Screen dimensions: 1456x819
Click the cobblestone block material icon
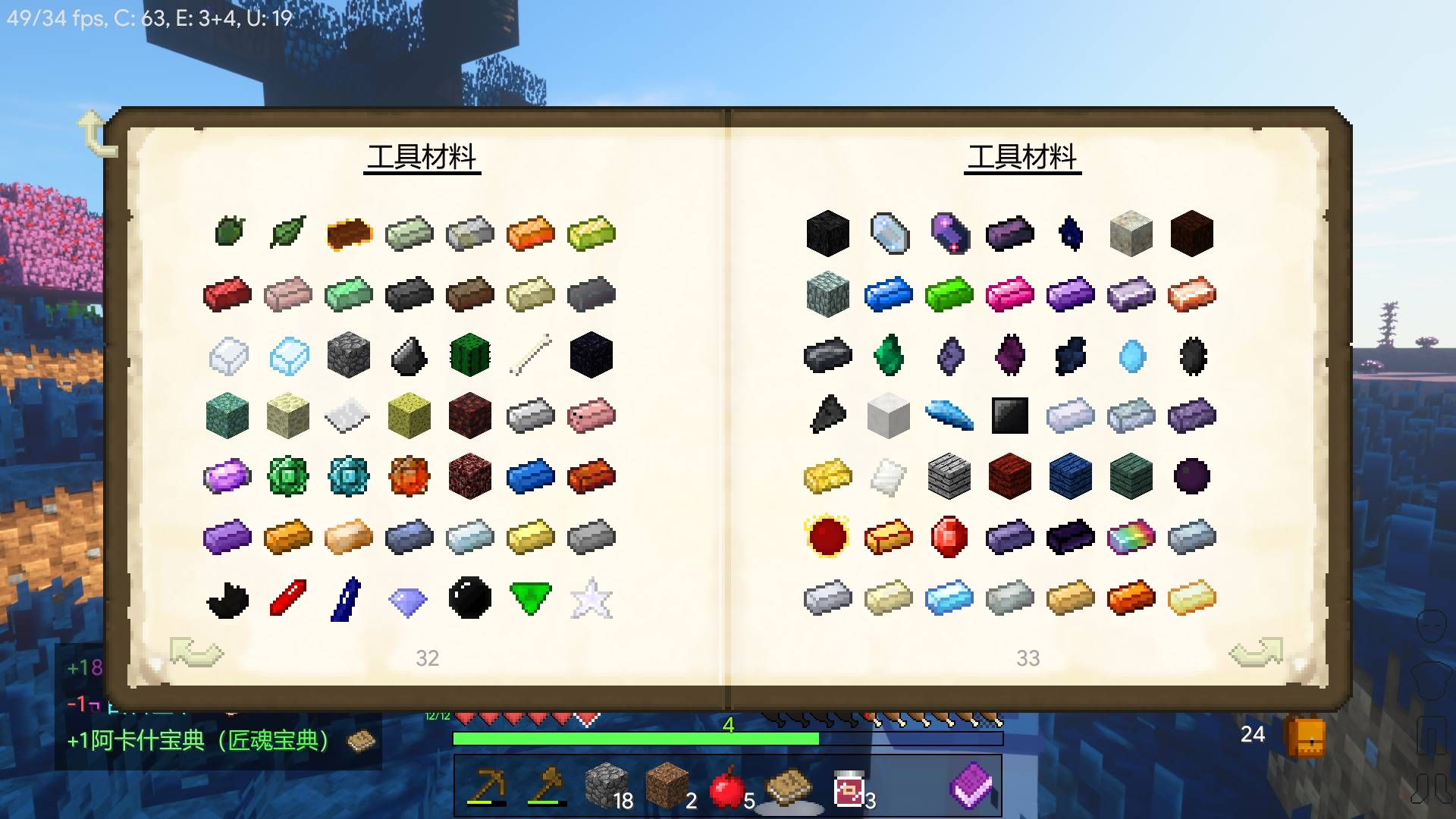pyautogui.click(x=347, y=355)
